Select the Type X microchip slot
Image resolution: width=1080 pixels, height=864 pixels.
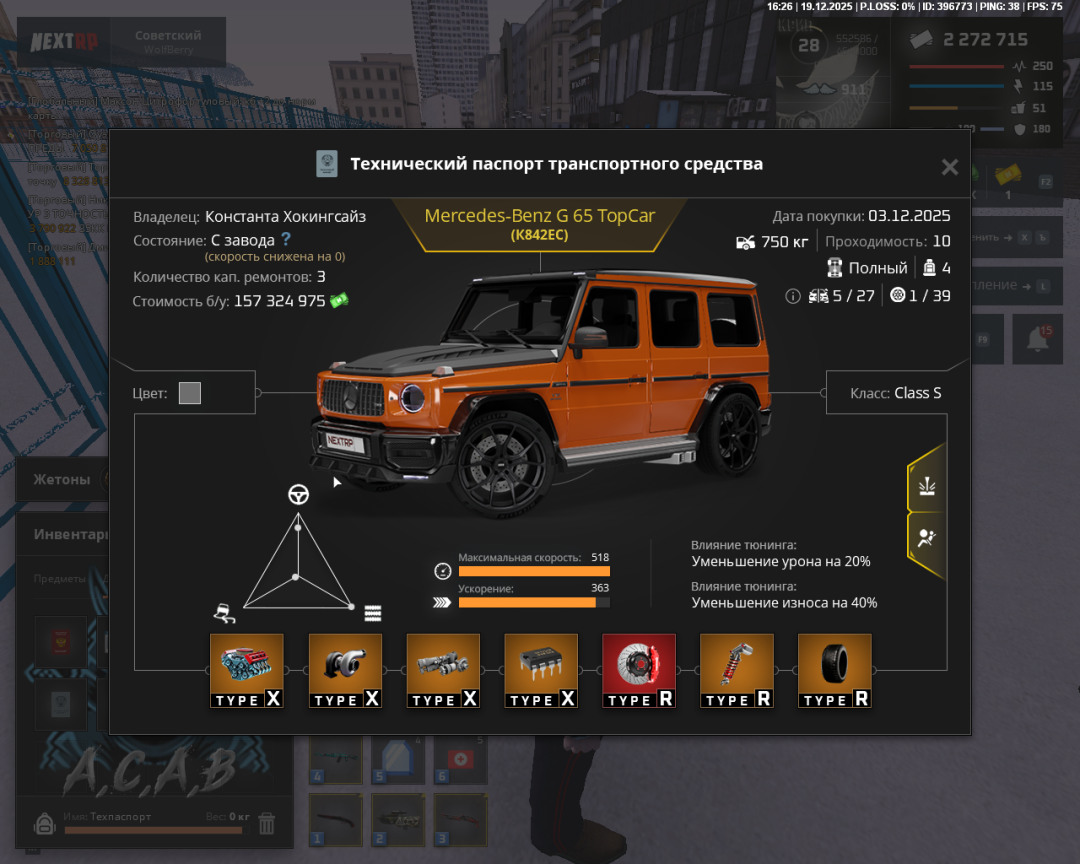[x=540, y=671]
